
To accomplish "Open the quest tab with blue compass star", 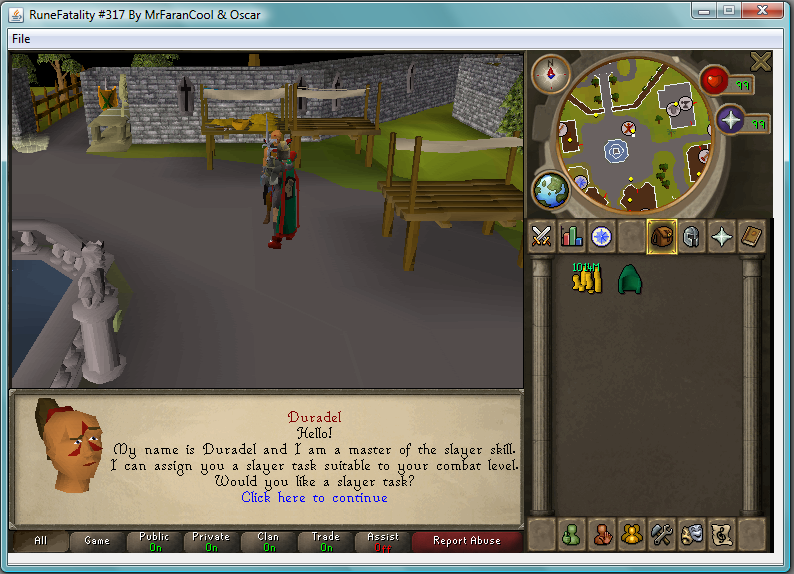I will pos(602,236).
